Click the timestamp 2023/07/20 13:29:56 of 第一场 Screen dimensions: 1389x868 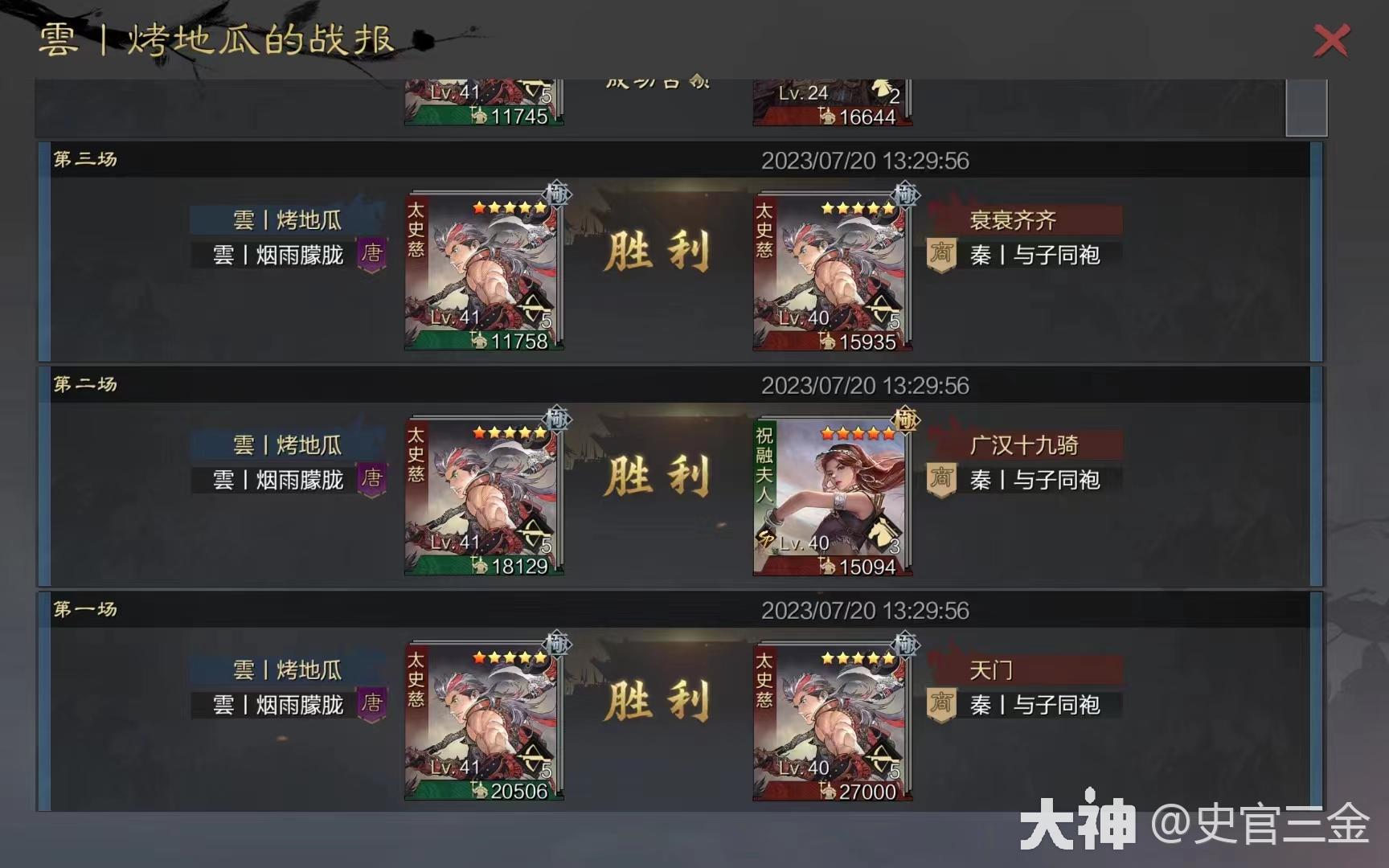(866, 611)
